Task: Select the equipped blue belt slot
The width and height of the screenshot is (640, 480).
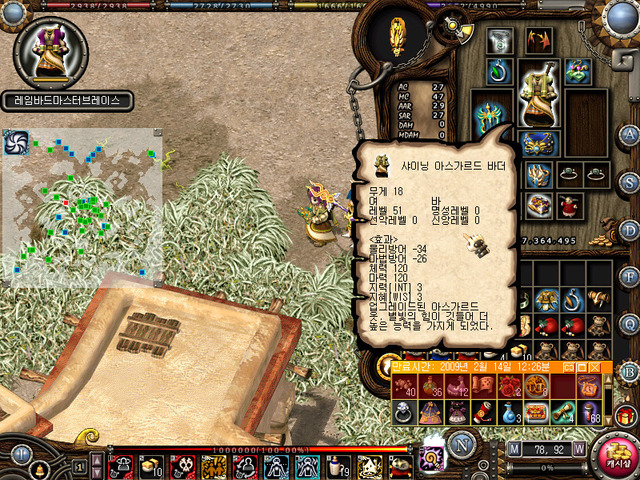Action: (539, 143)
